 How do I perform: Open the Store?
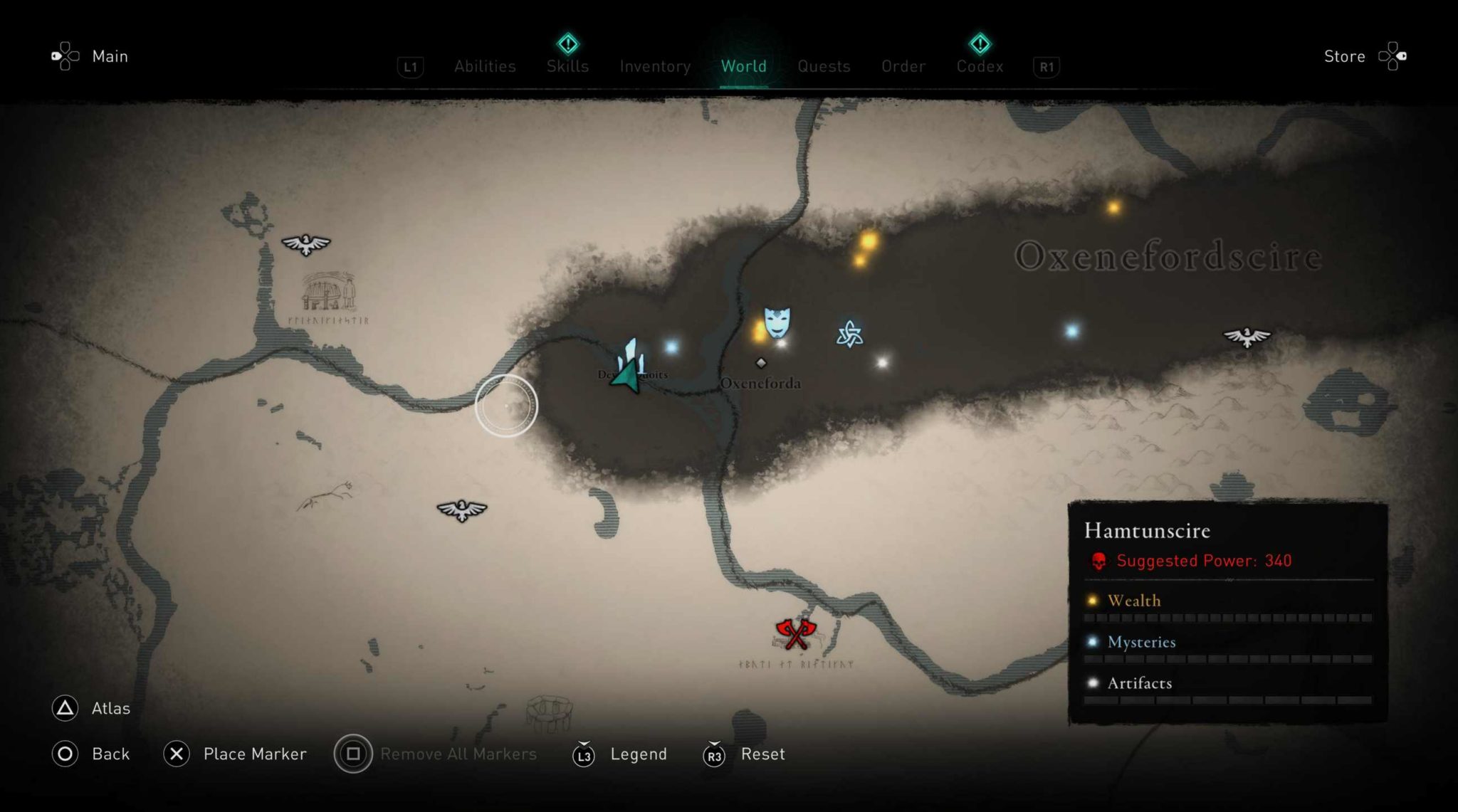point(1344,56)
